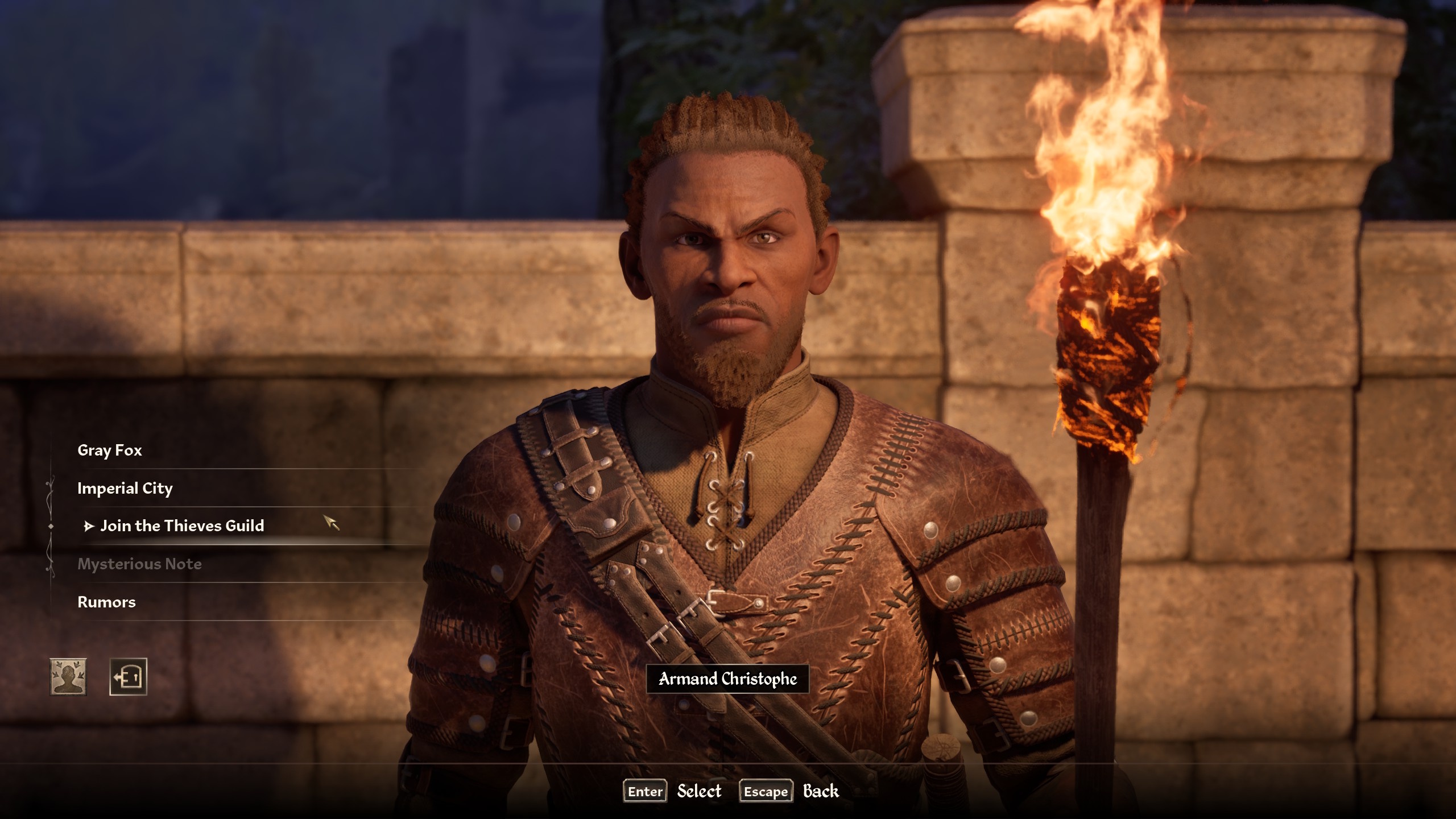
Task: Select the Imperial City dialogue topic
Action: (x=126, y=488)
